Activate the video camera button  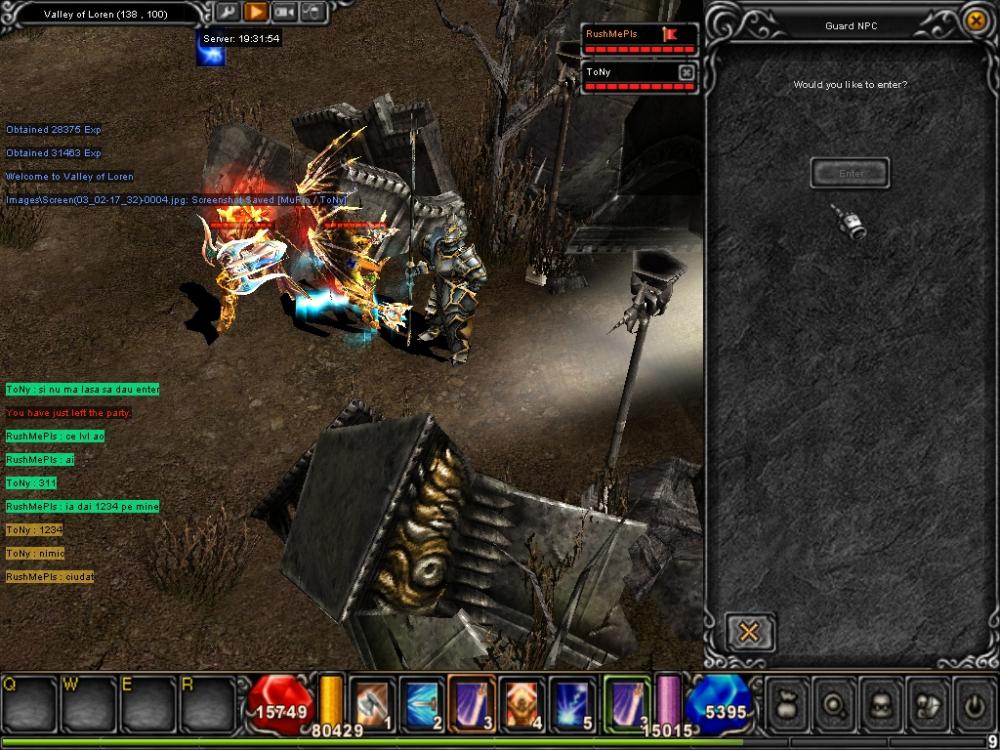pyautogui.click(x=284, y=12)
